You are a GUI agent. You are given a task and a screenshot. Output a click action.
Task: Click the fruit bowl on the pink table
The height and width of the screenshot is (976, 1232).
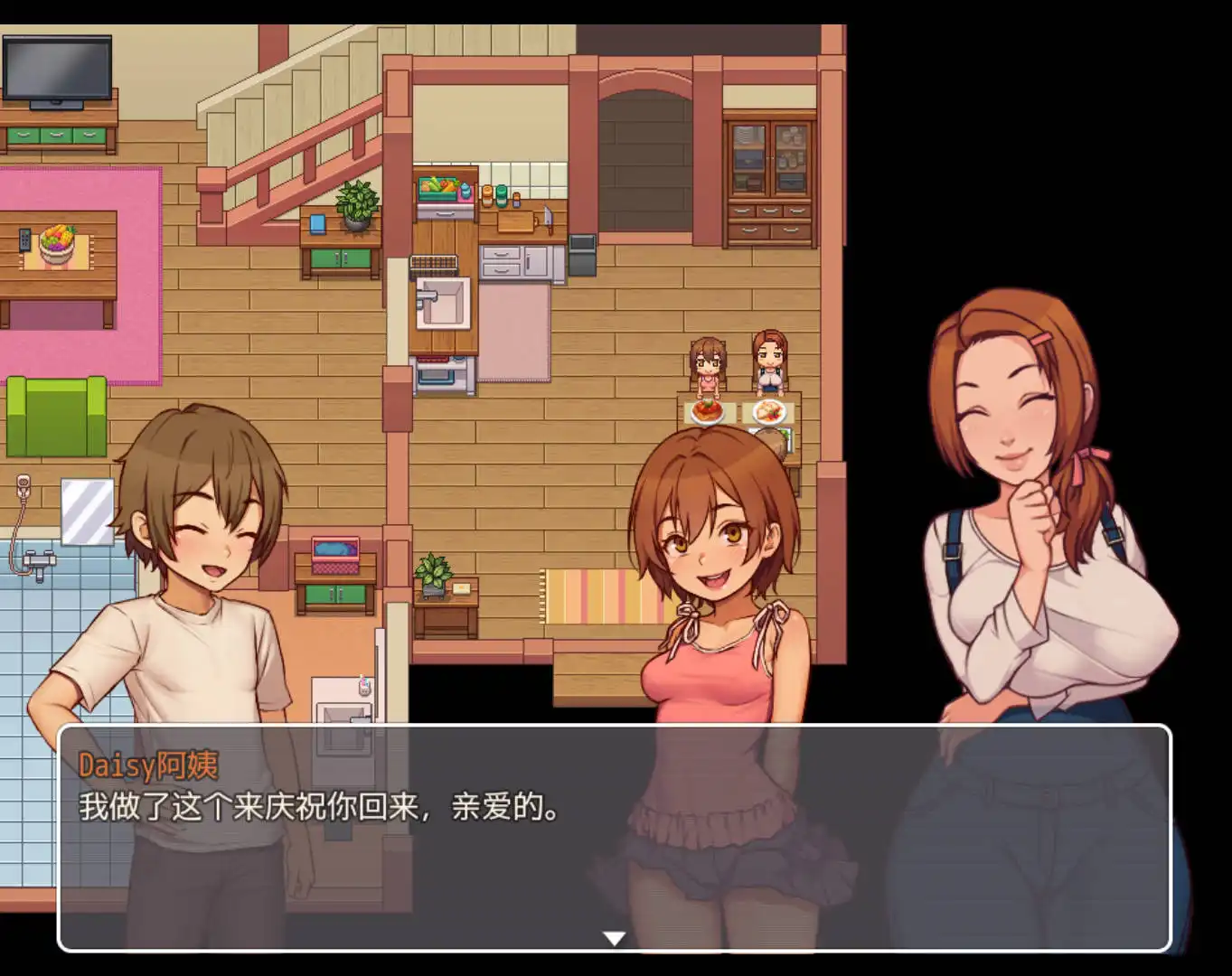pos(56,244)
